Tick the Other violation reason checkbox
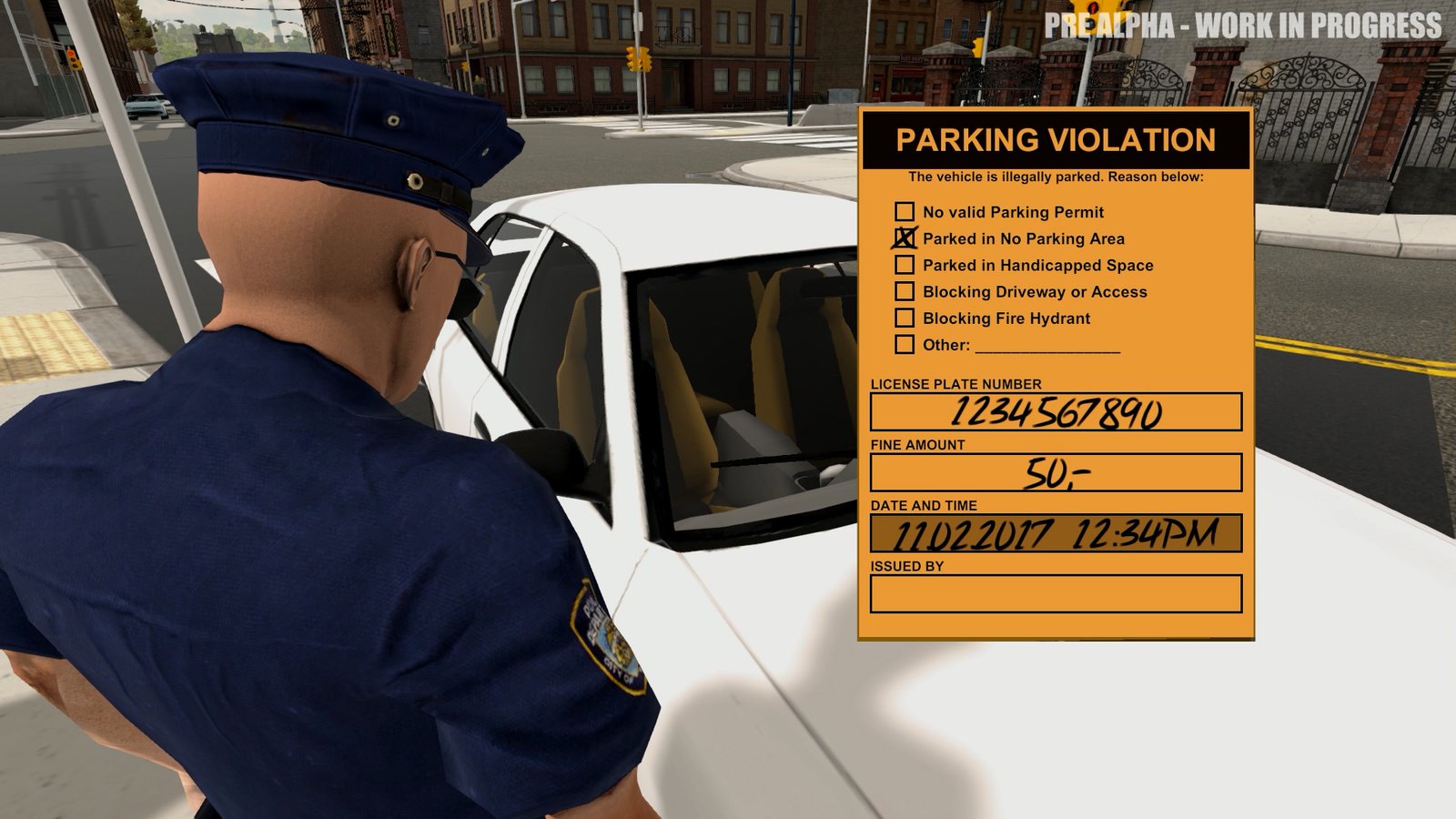The height and width of the screenshot is (819, 1456). (x=903, y=345)
